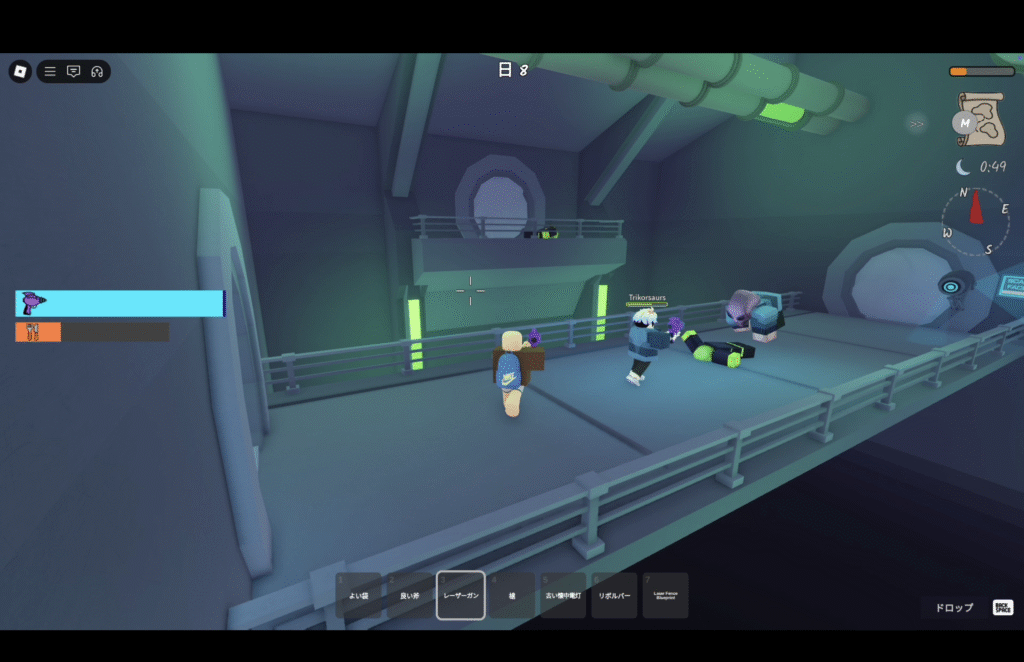Select the Laser Fence Blueprint slot
The height and width of the screenshot is (662, 1024).
pos(665,595)
